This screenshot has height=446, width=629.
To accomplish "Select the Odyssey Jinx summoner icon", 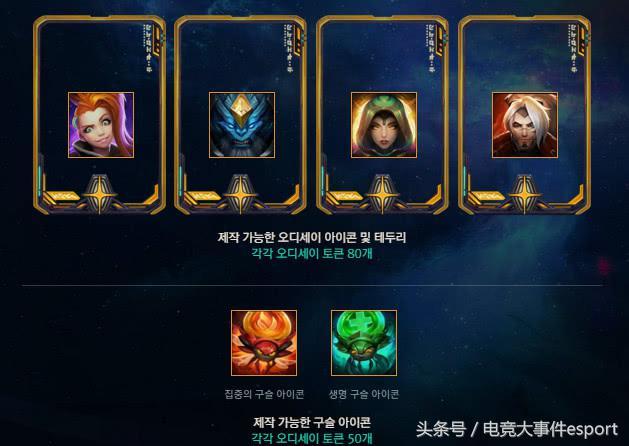I will pos(101,125).
